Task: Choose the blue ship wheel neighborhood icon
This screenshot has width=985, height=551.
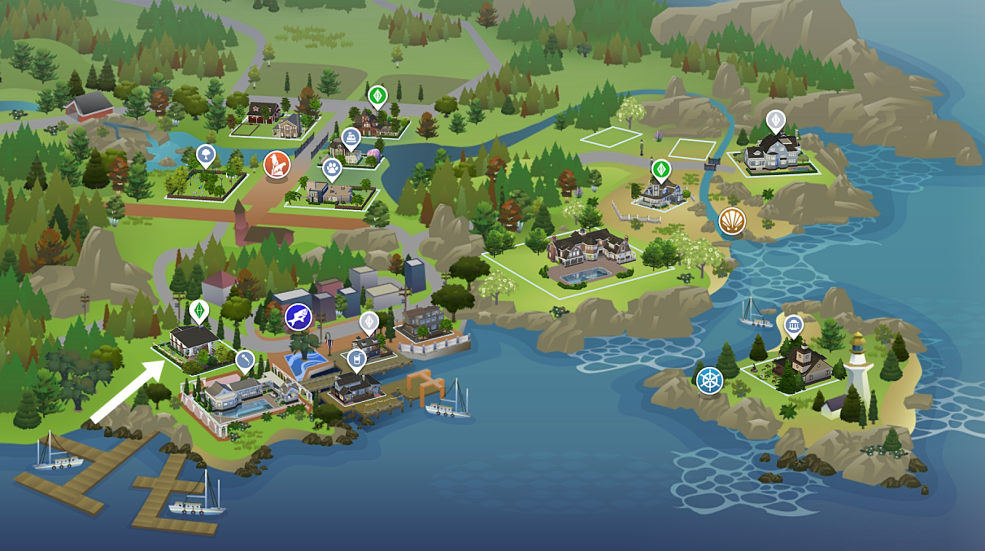Action: tap(709, 380)
